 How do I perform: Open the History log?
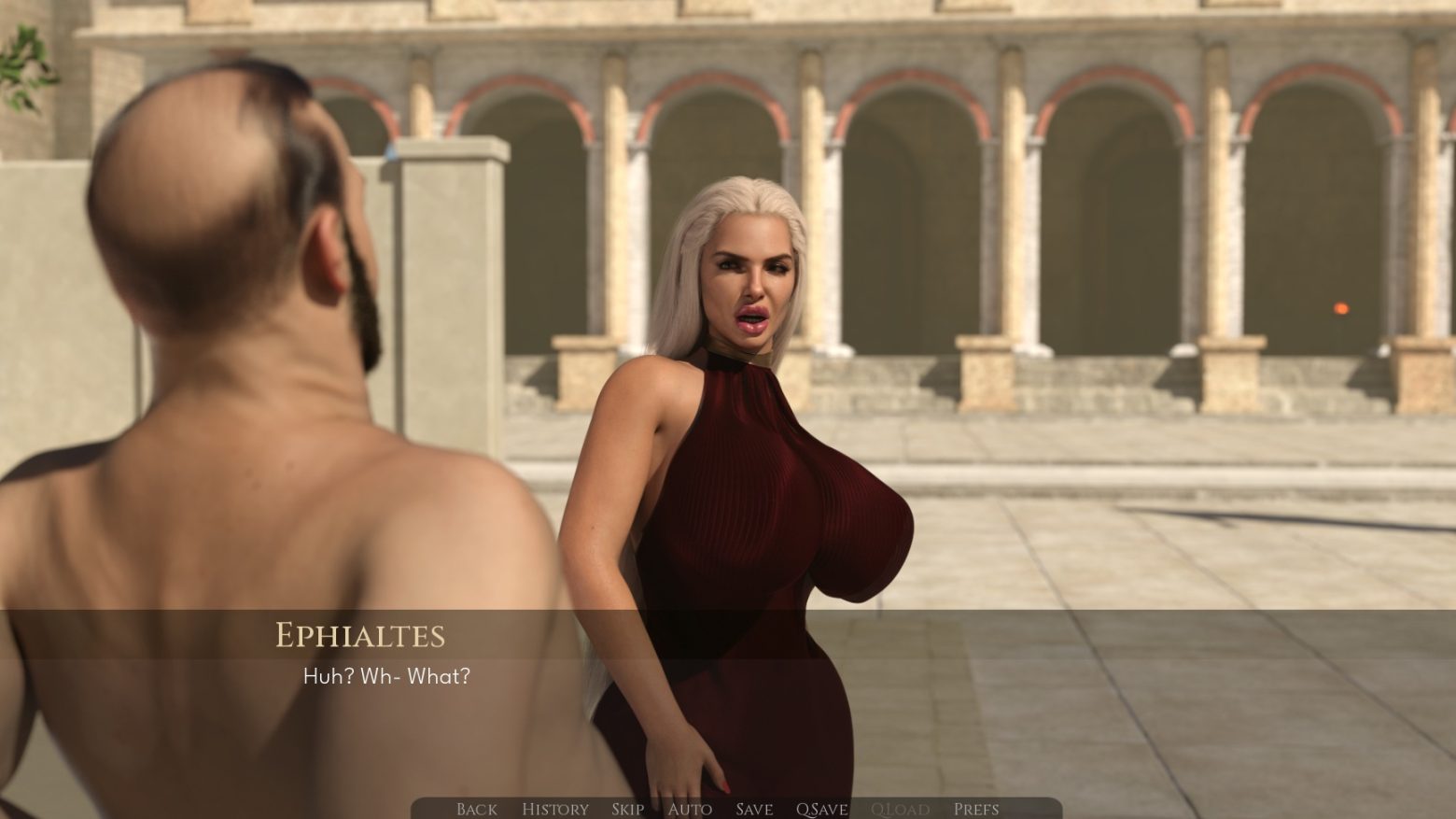(554, 809)
